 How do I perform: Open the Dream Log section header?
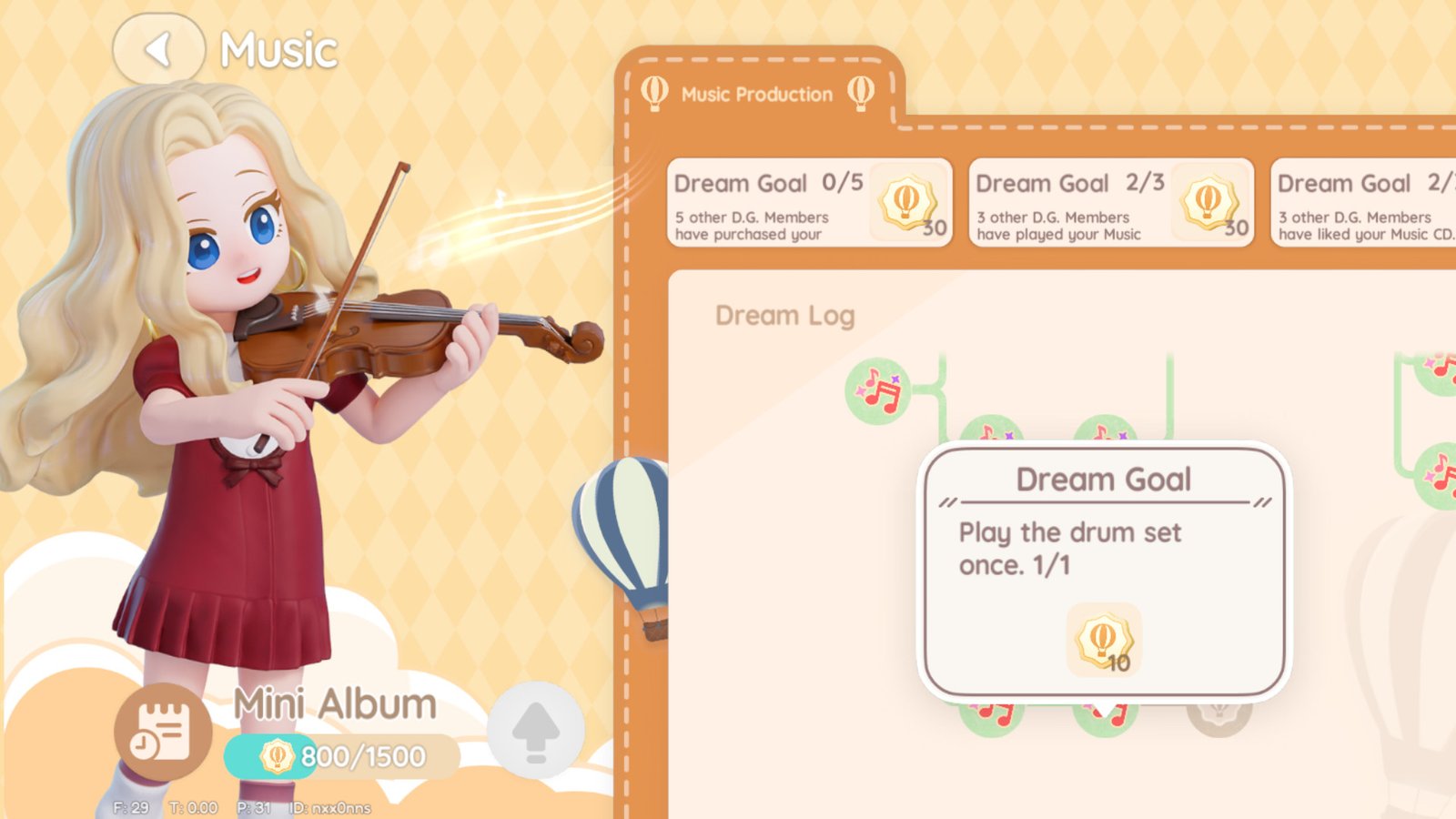click(784, 316)
